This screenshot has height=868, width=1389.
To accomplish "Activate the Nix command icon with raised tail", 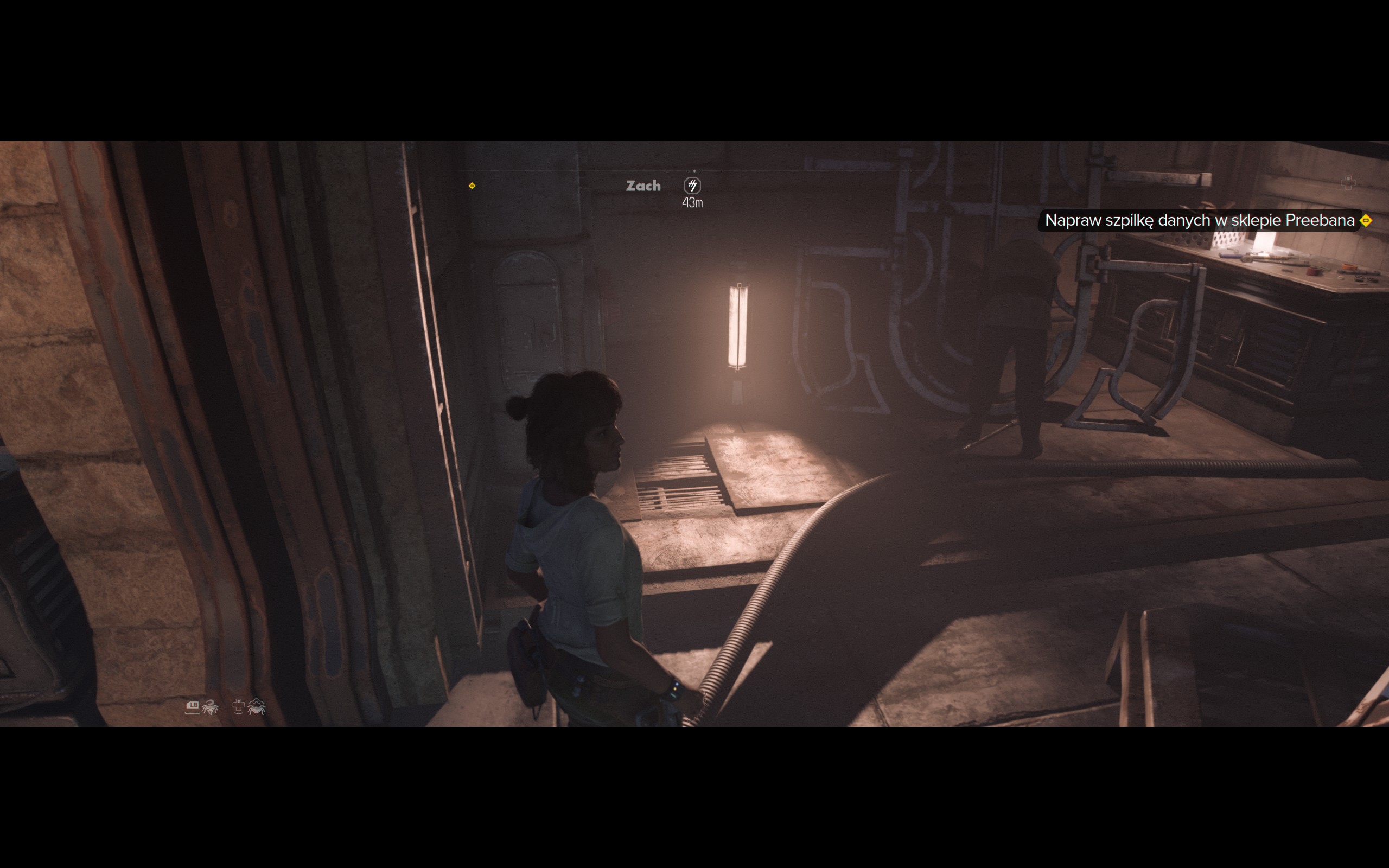I will [210, 707].
